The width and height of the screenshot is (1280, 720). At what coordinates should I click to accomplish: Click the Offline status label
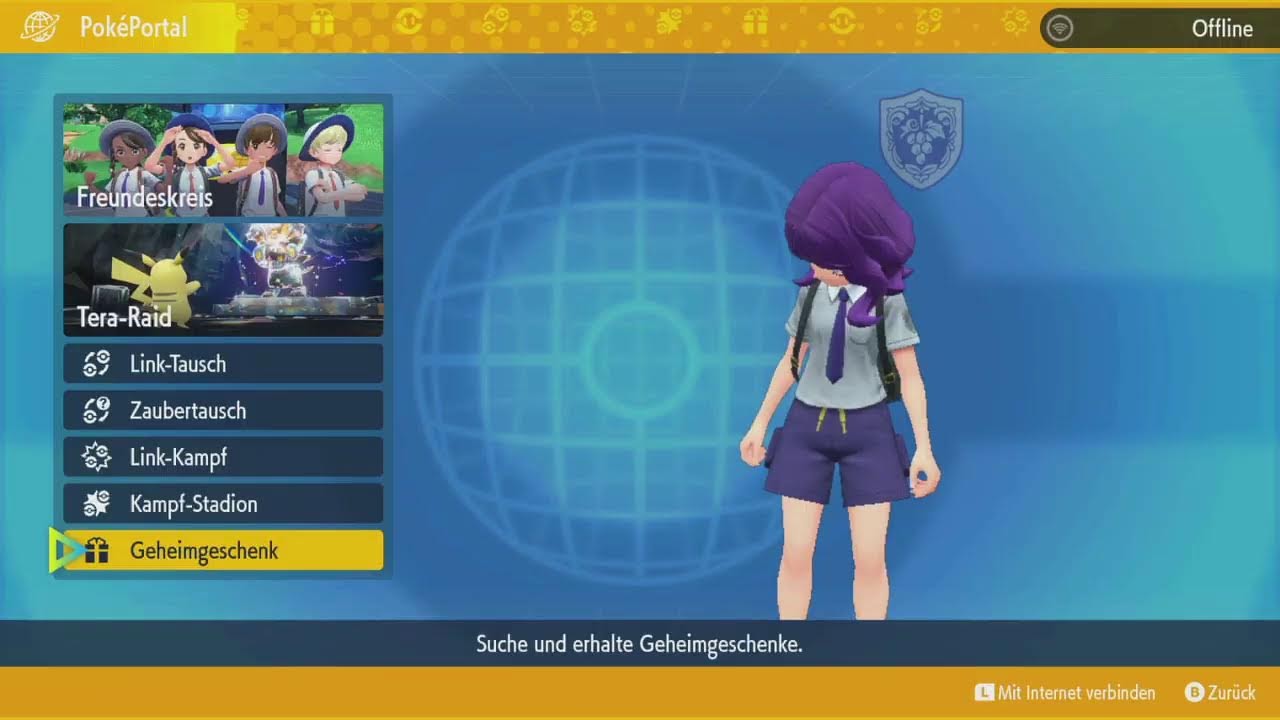1222,28
